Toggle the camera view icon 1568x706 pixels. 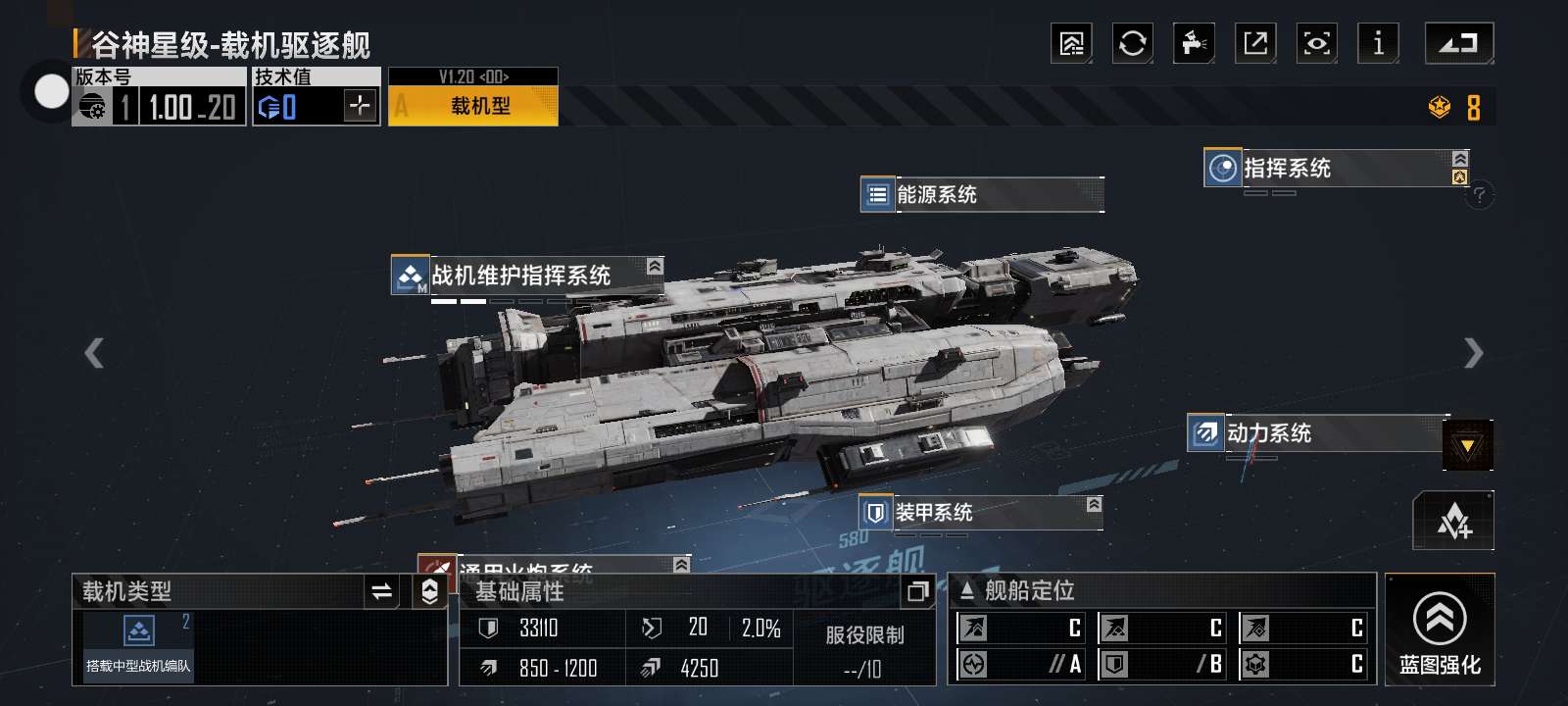(1316, 43)
